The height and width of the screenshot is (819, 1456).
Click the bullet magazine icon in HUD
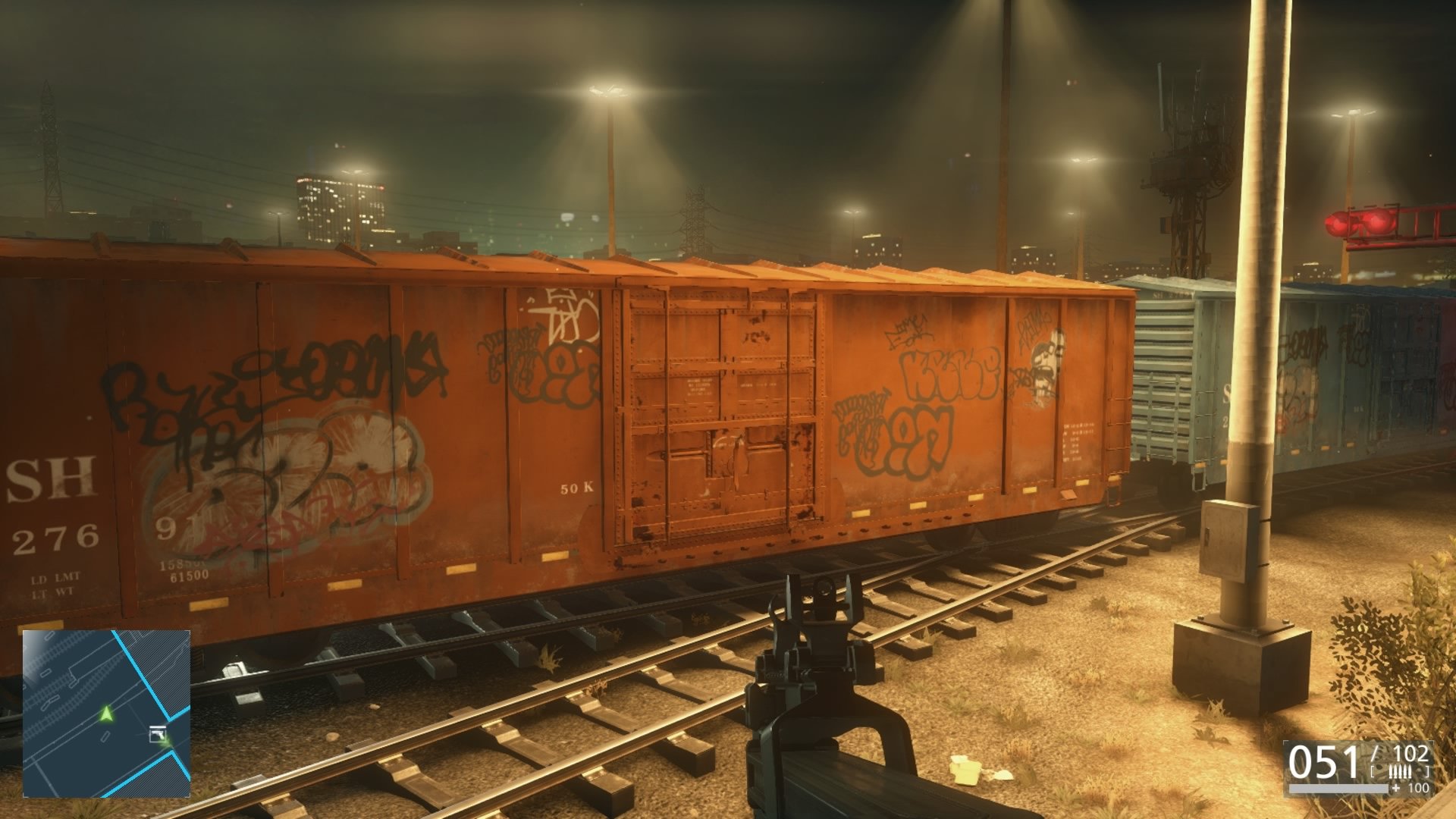1400,771
